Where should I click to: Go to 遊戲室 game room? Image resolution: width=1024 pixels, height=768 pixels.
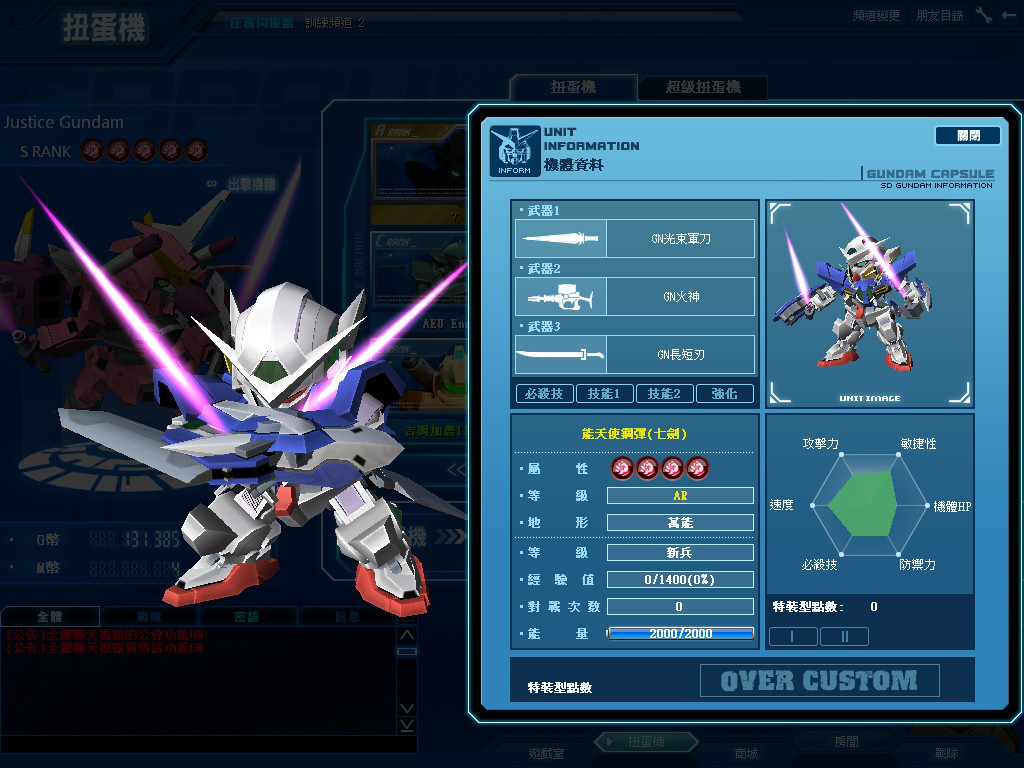coord(546,753)
